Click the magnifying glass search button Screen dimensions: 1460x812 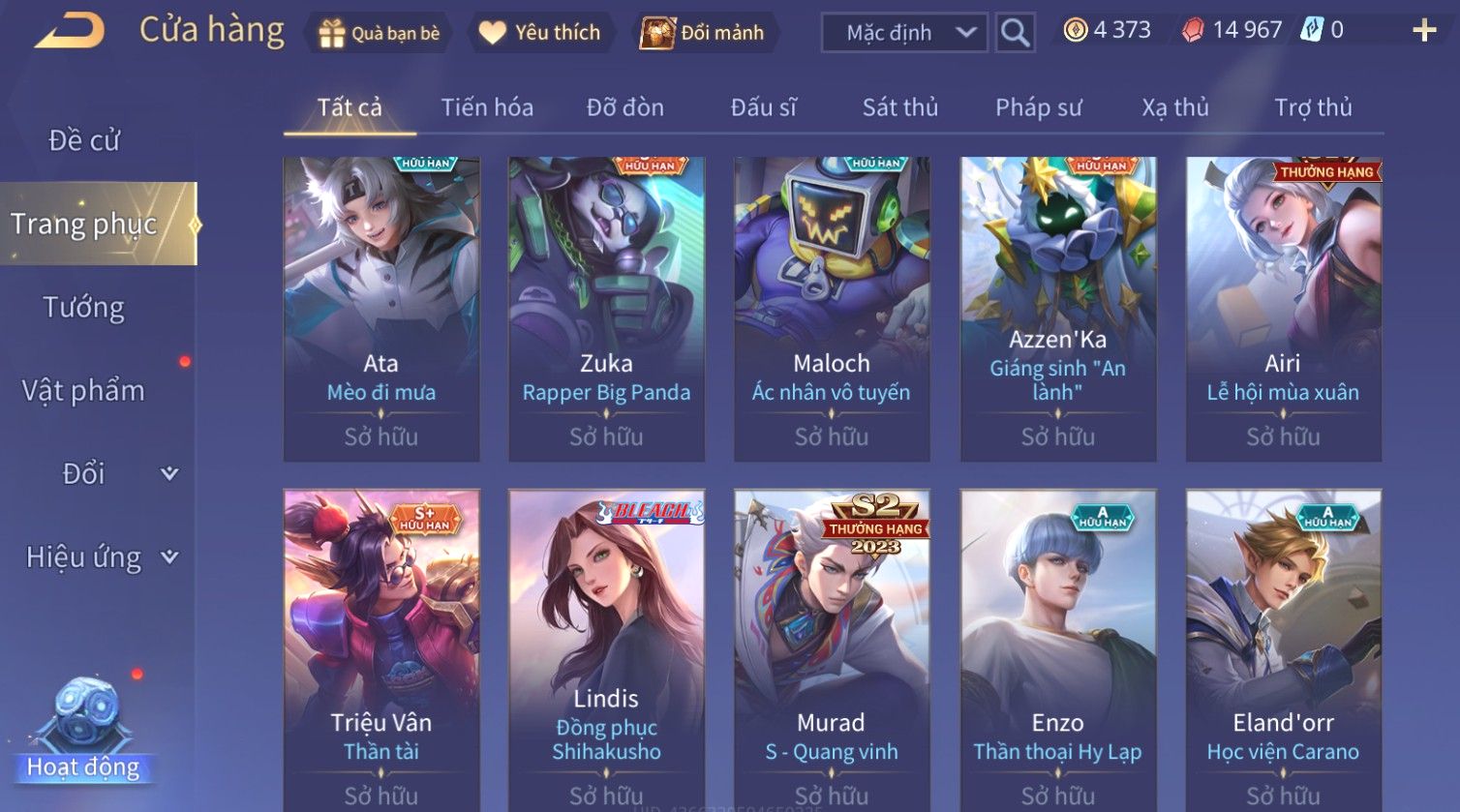point(1015,33)
